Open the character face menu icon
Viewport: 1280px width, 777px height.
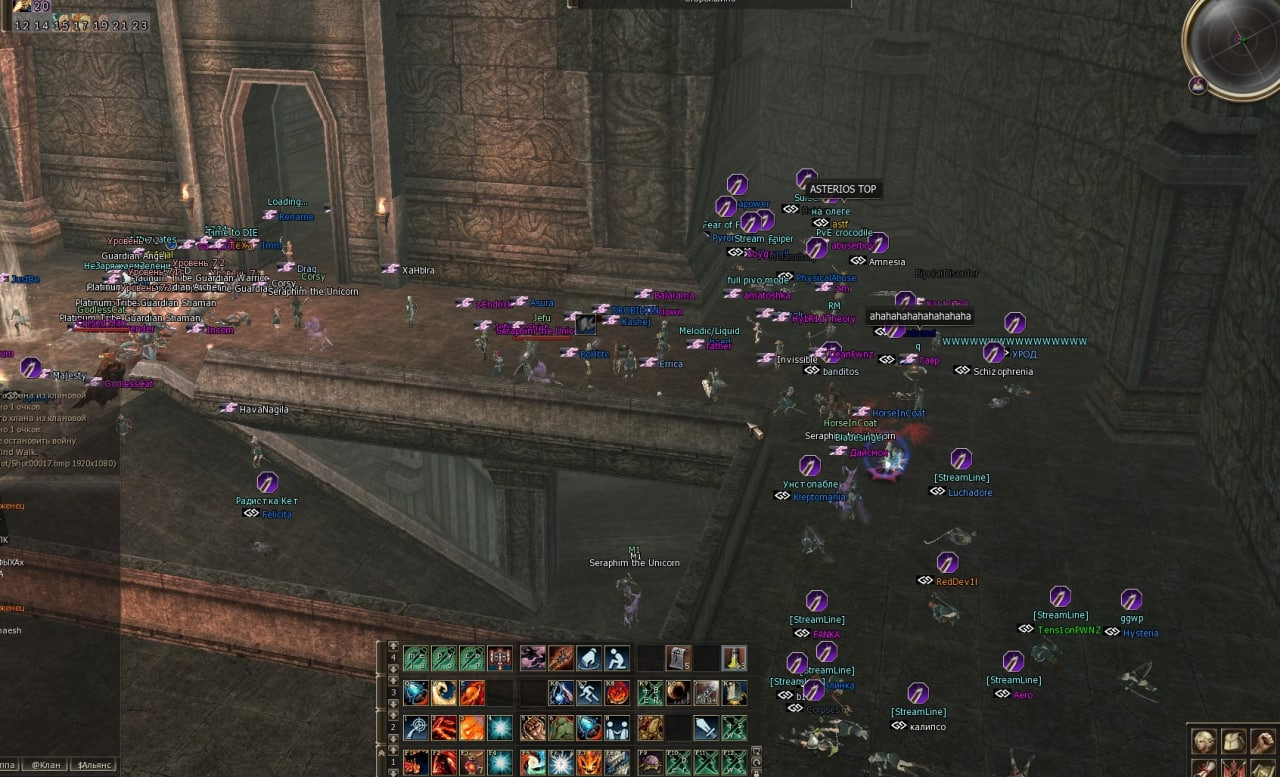(x=1204, y=742)
